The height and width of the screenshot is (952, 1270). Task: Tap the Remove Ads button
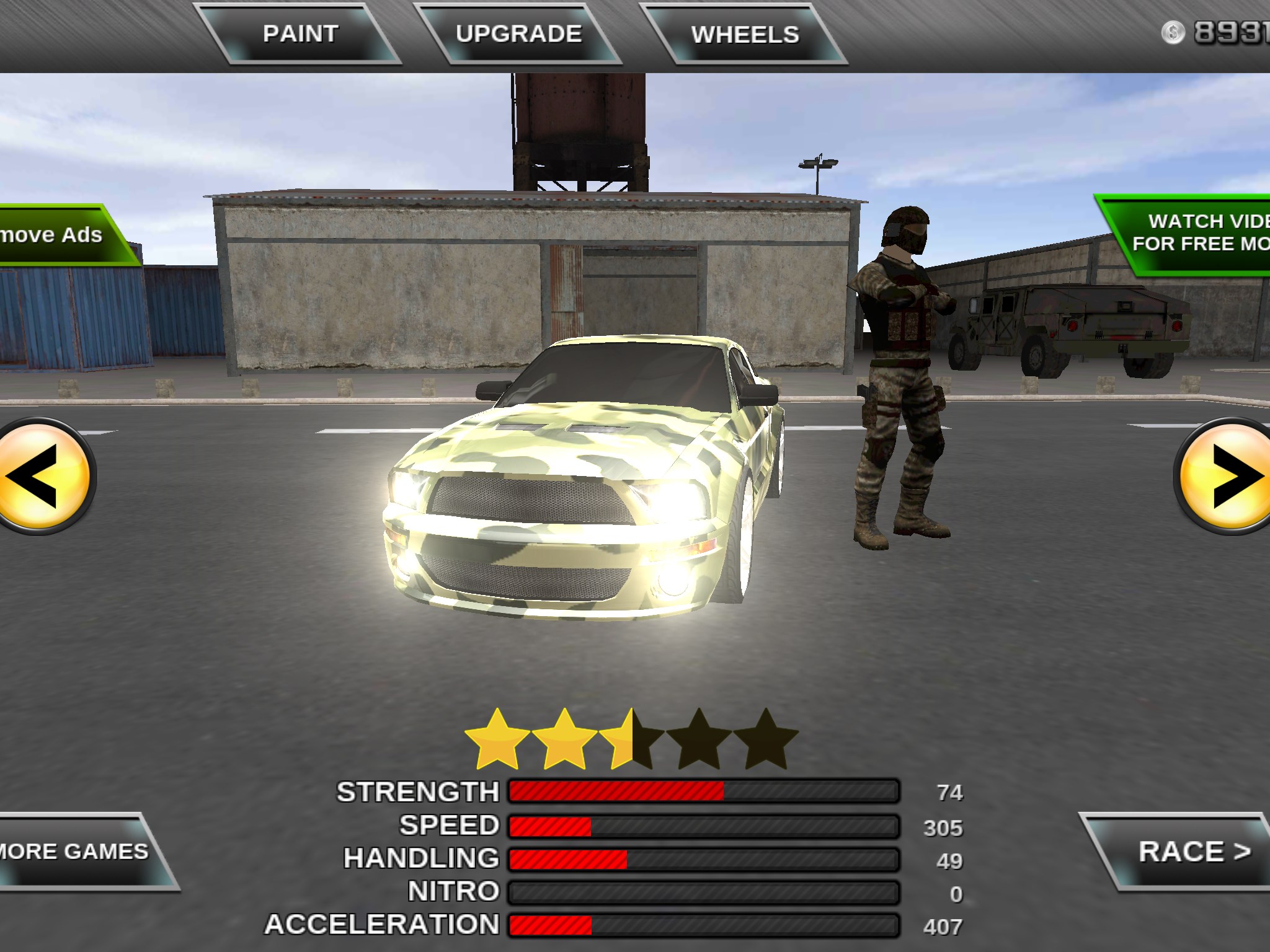tap(59, 236)
